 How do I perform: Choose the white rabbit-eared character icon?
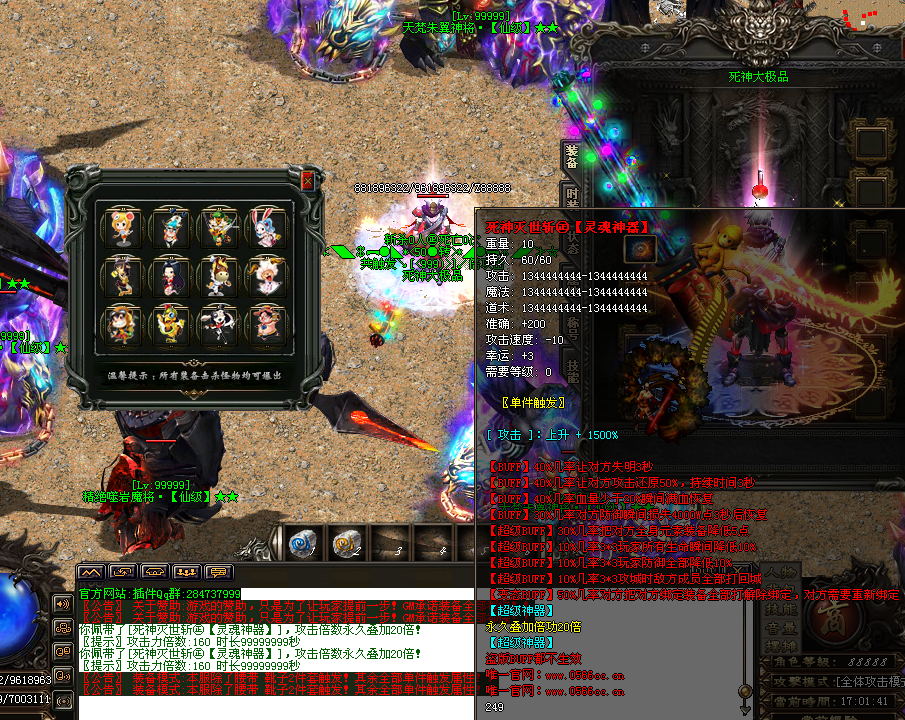(x=266, y=228)
